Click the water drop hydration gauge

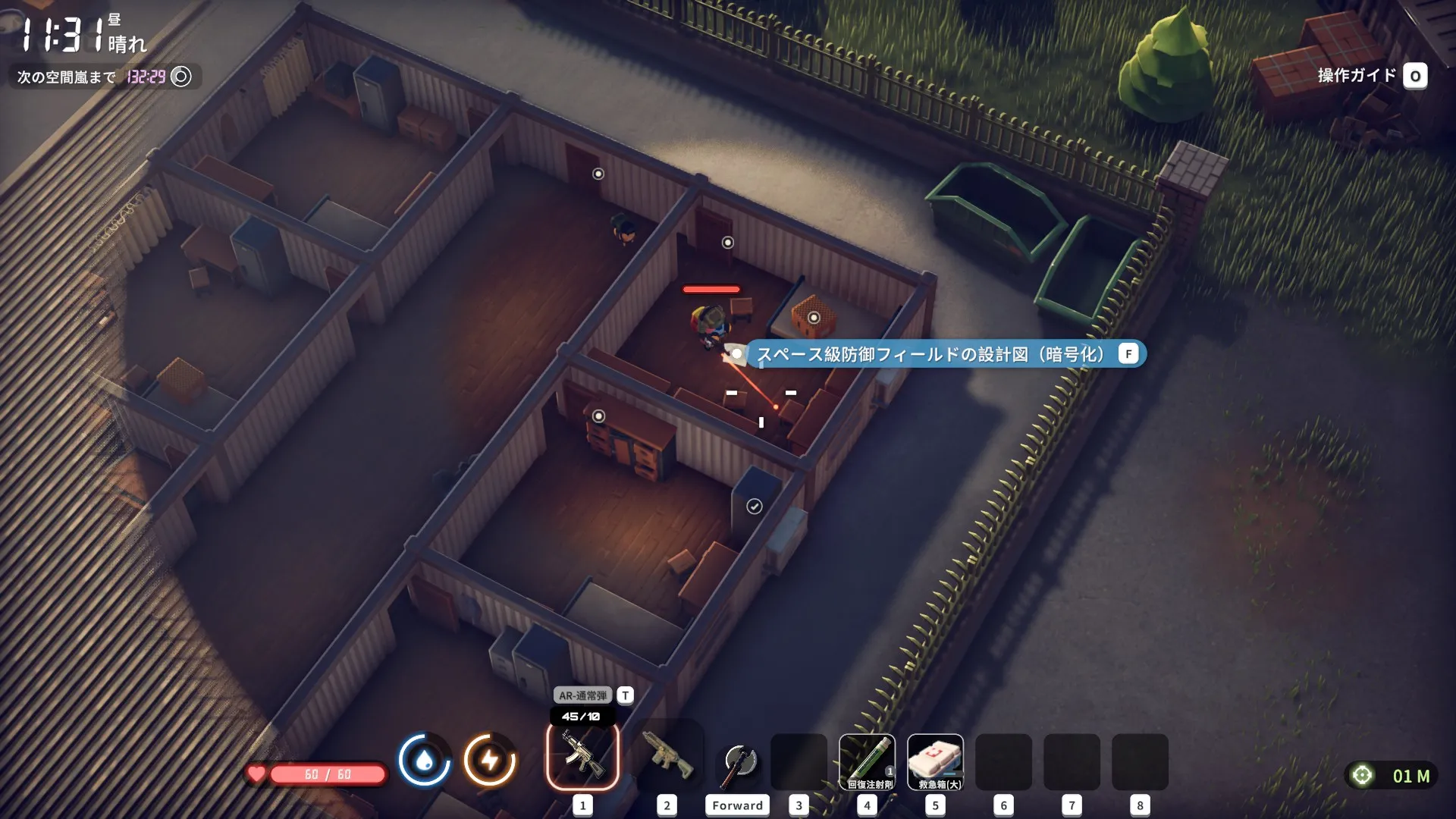click(425, 760)
